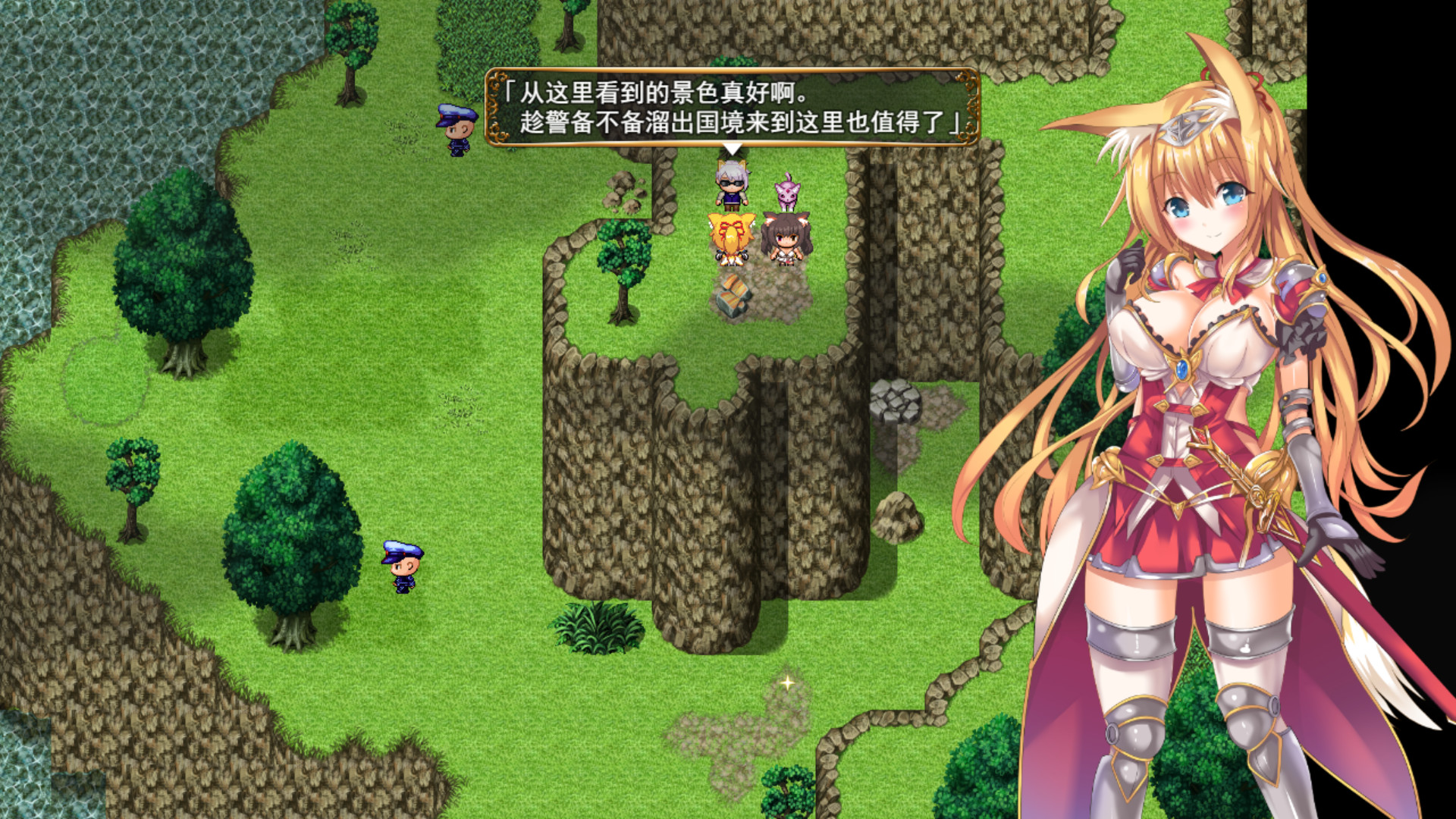Image resolution: width=1456 pixels, height=819 pixels.
Task: Select the sunglasses man sprite
Action: tap(730, 184)
